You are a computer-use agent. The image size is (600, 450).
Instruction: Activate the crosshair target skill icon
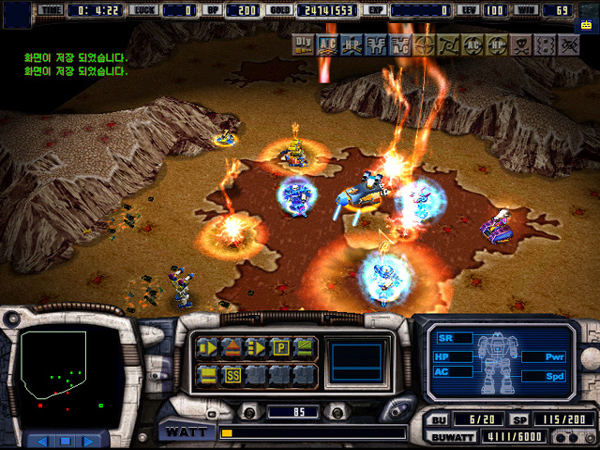424,44
